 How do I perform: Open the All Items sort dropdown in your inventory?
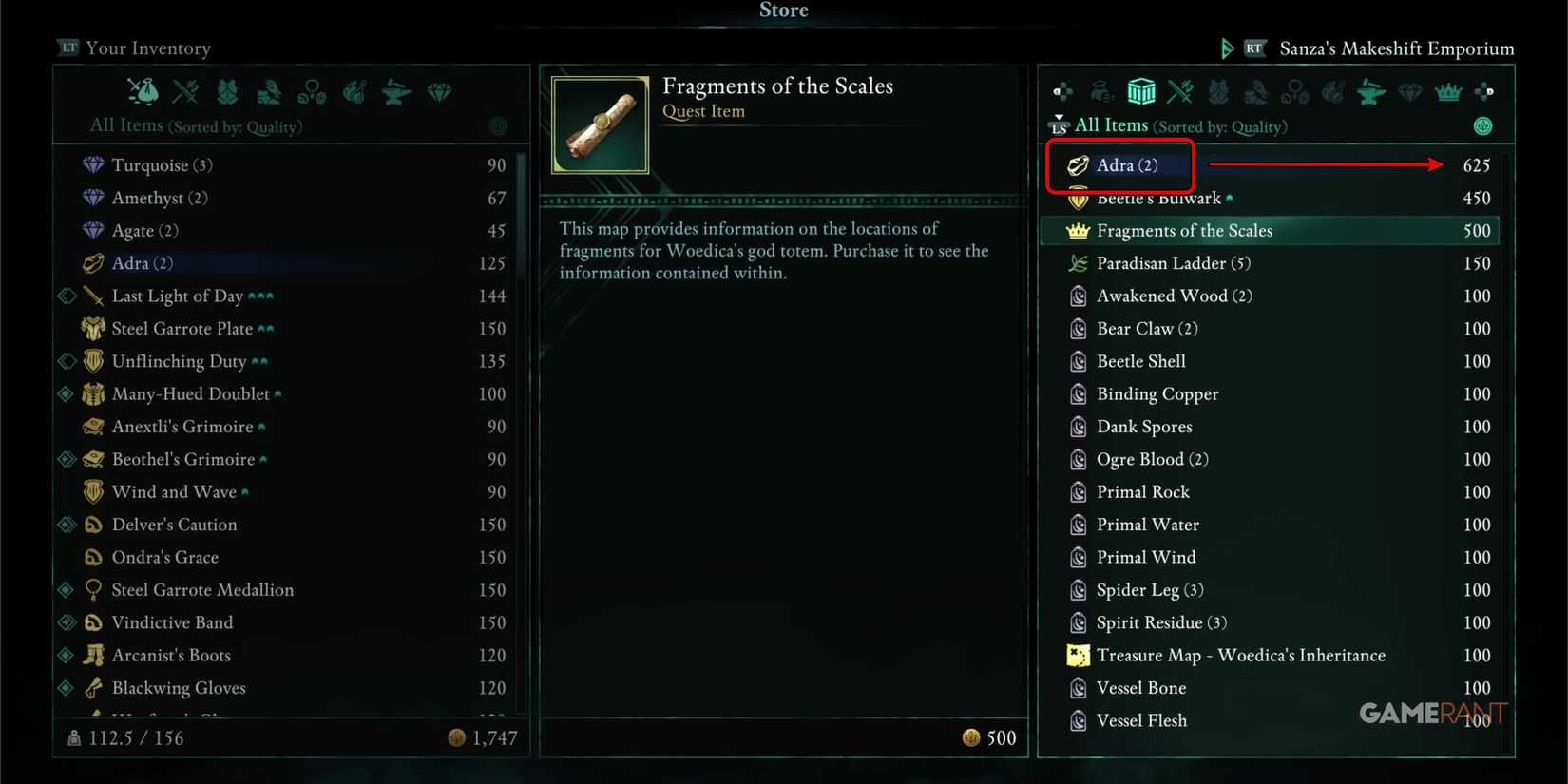click(x=195, y=125)
